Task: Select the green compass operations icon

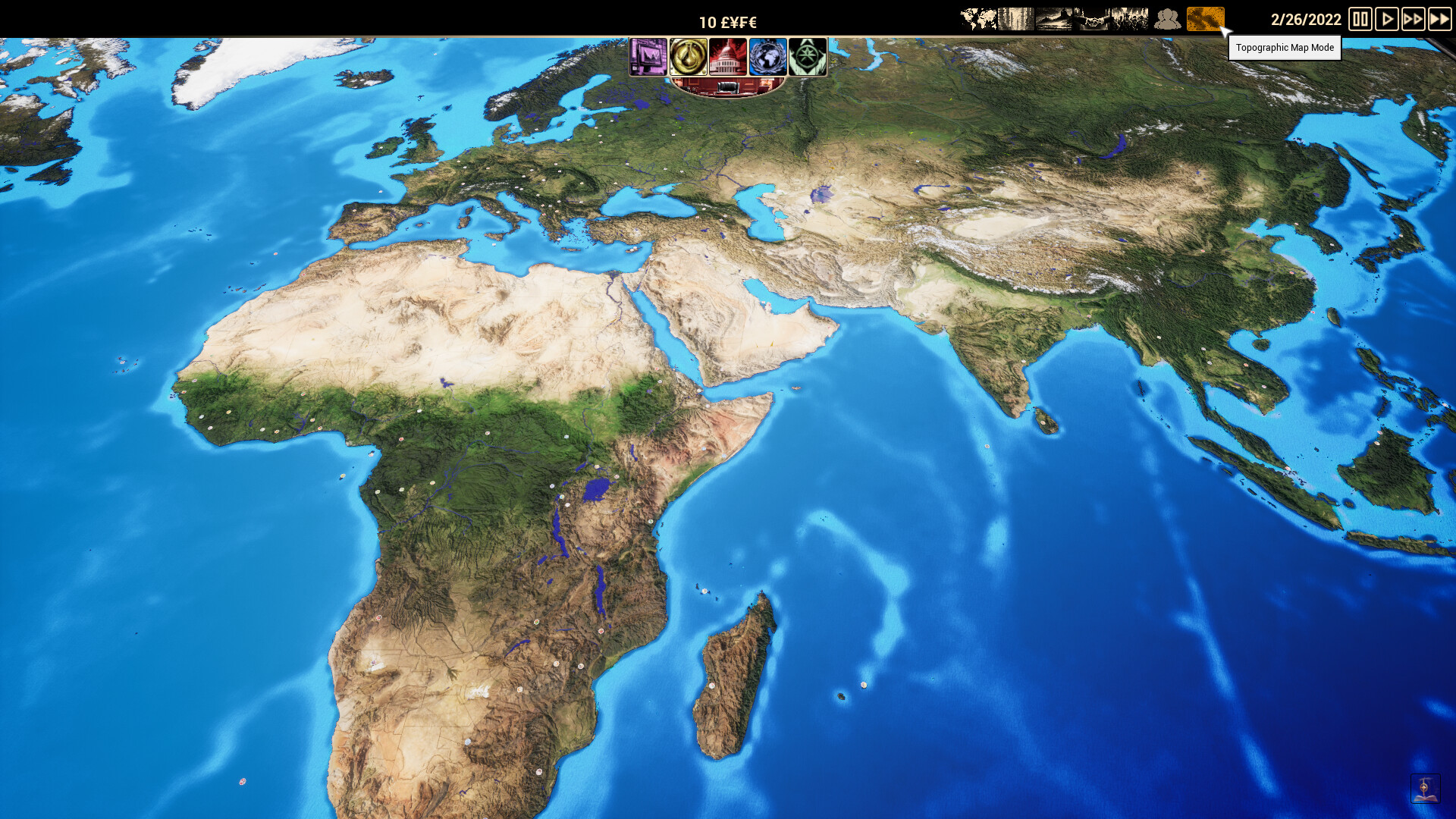Action: point(806,58)
